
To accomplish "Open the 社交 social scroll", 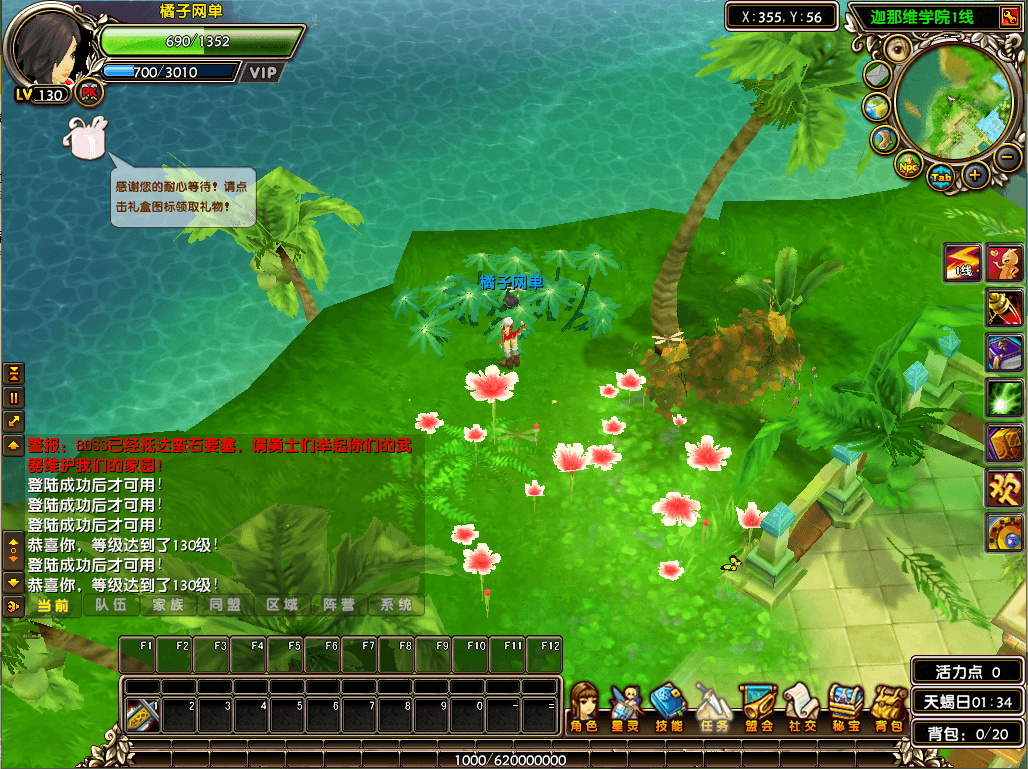I will pyautogui.click(x=801, y=707).
